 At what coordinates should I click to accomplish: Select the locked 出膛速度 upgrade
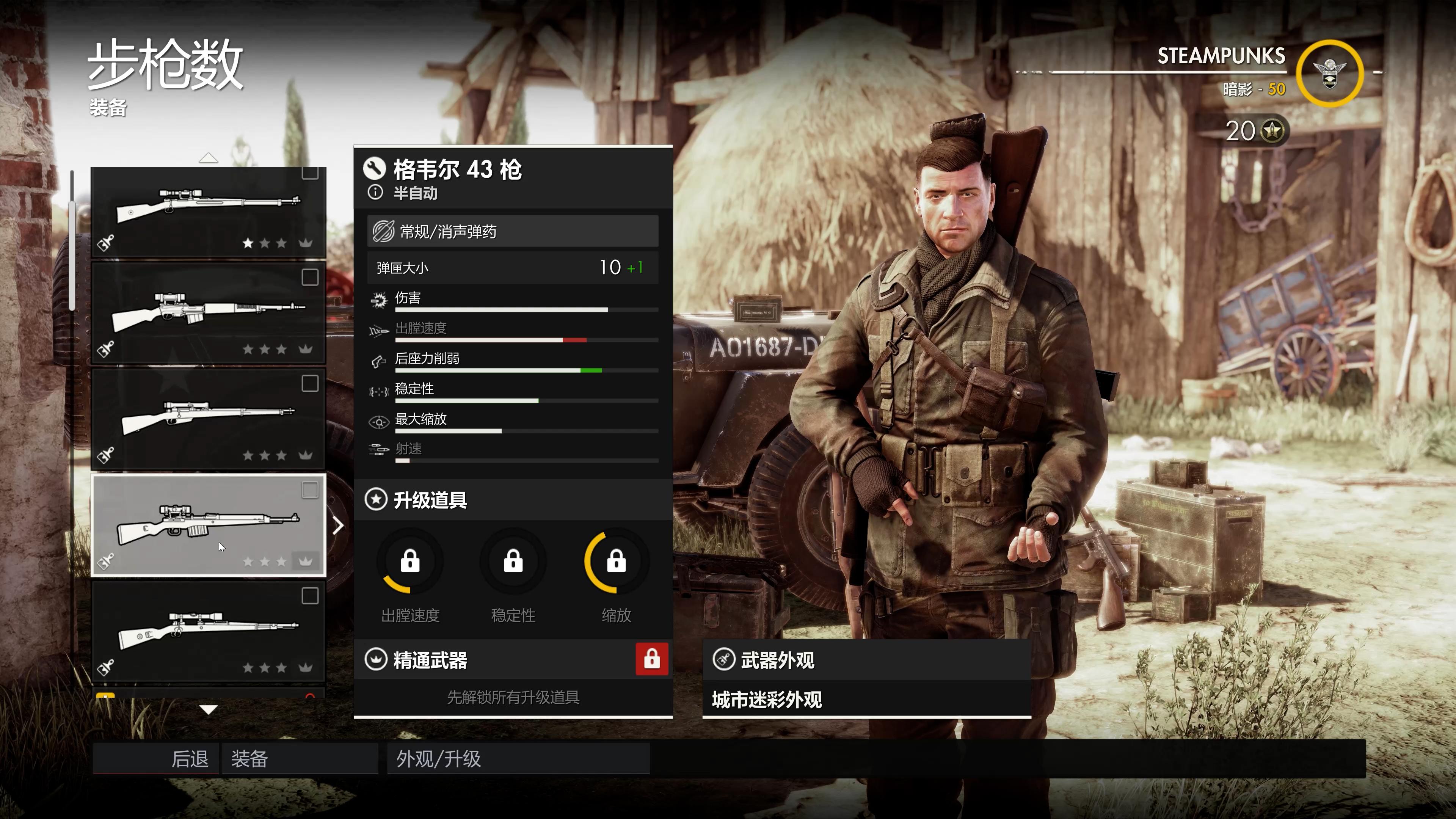click(x=410, y=562)
